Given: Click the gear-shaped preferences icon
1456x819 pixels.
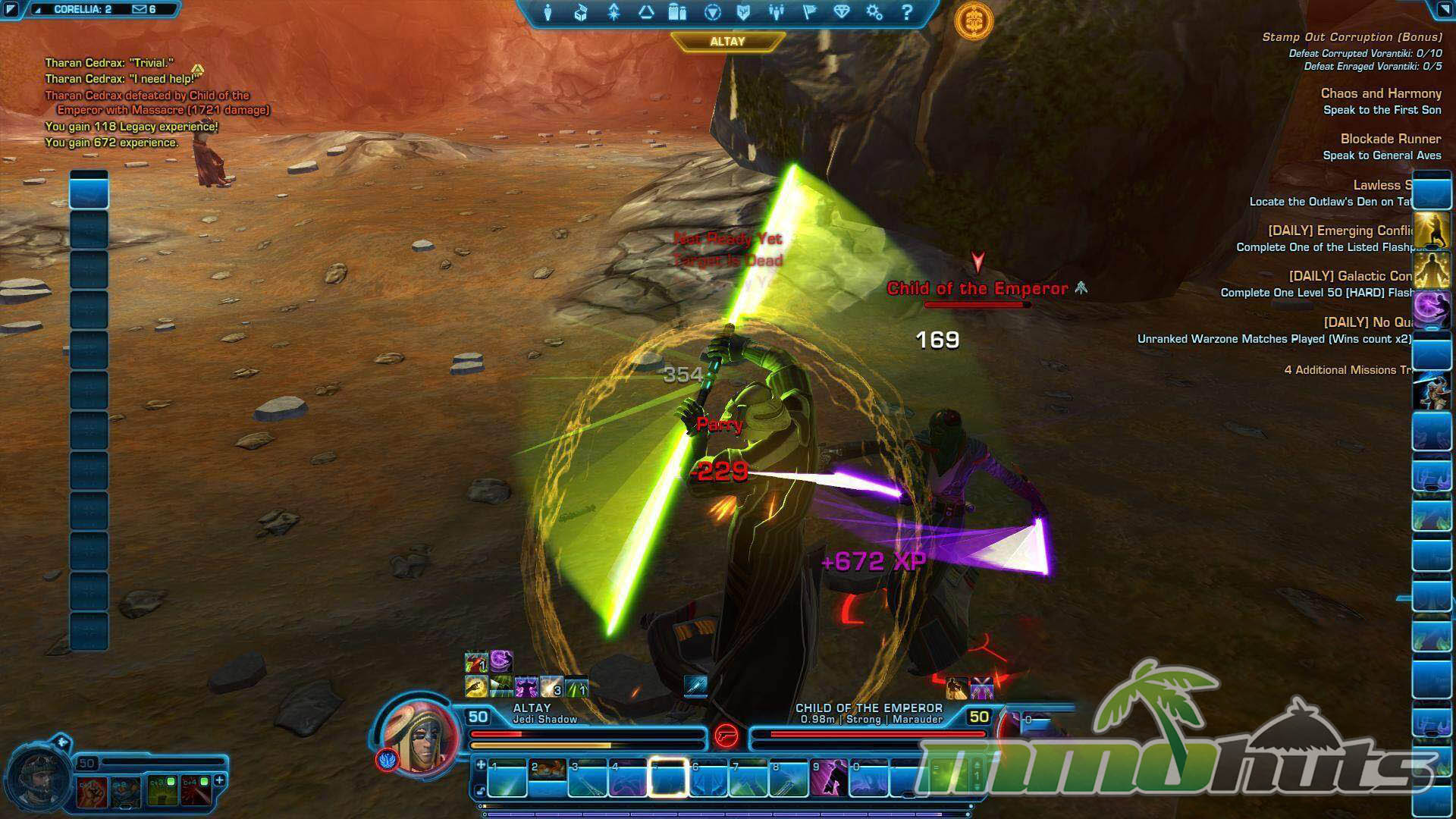Looking at the screenshot, I should (x=874, y=12).
